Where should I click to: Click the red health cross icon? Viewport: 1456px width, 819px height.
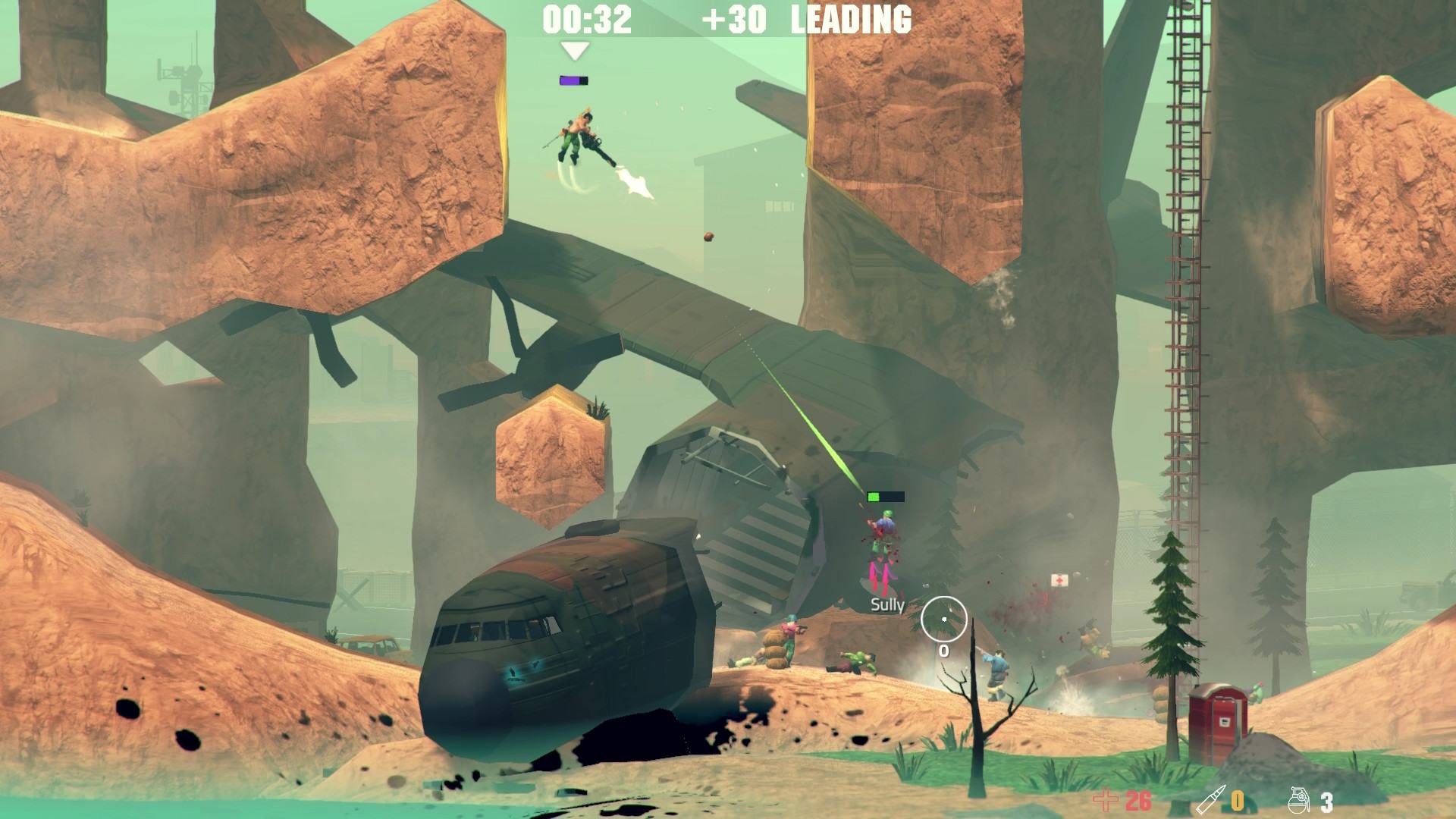coord(1106,800)
